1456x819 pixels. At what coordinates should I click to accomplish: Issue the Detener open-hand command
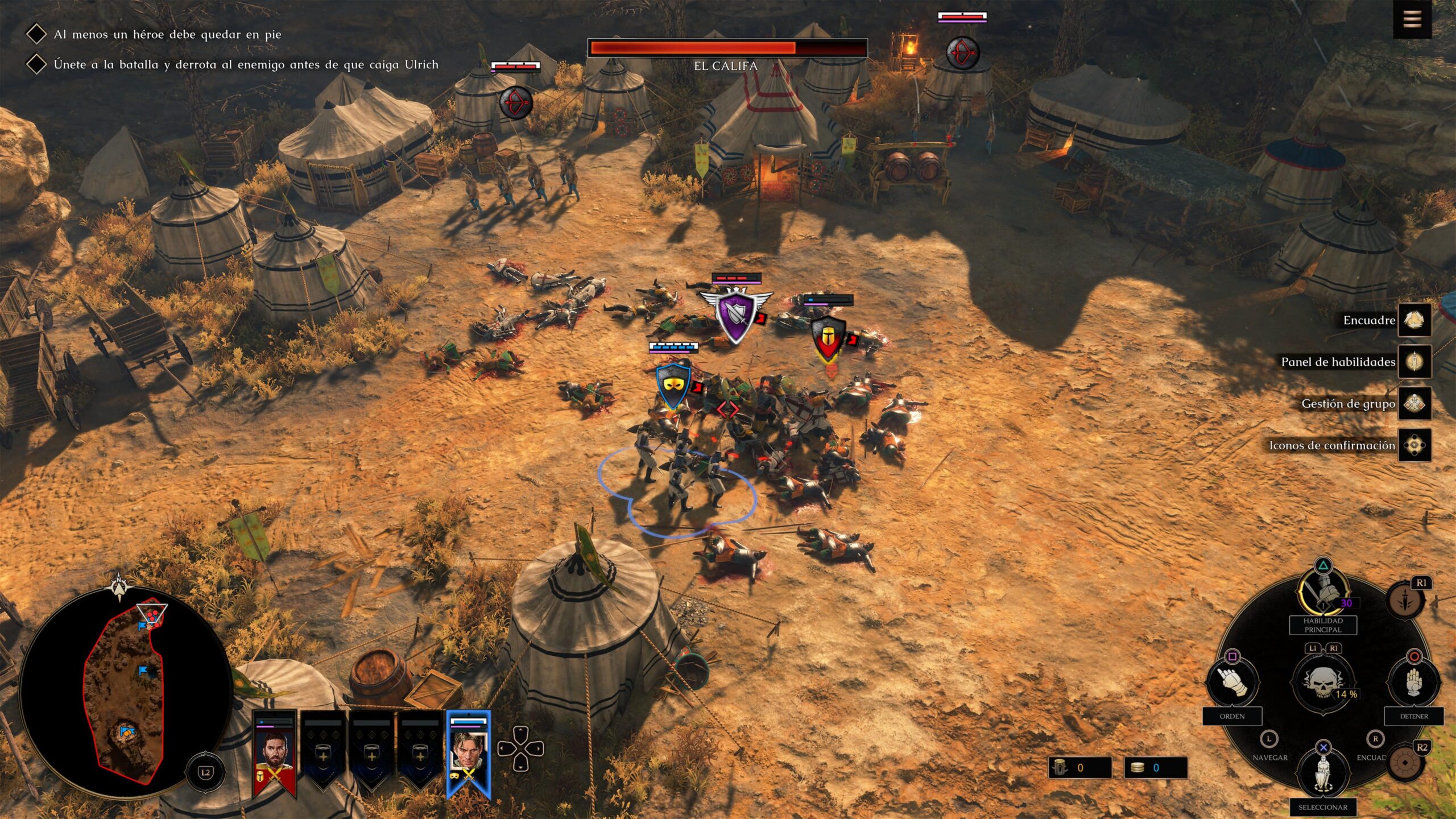tap(1414, 682)
